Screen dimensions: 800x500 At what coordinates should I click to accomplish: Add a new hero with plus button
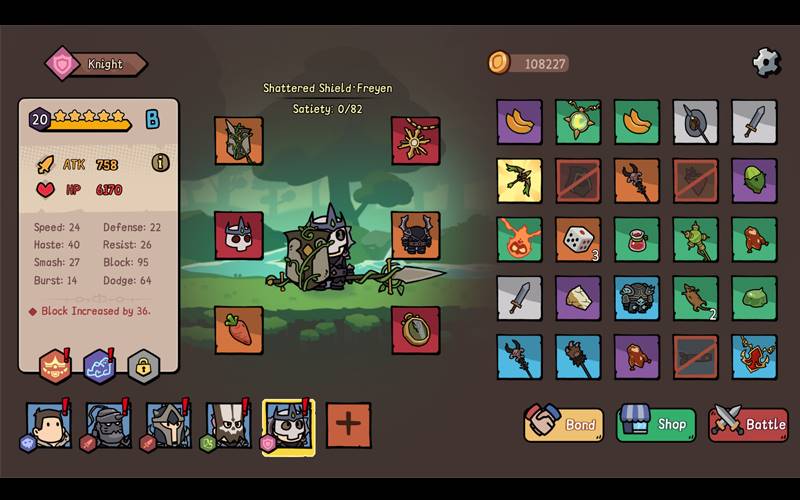[x=348, y=425]
